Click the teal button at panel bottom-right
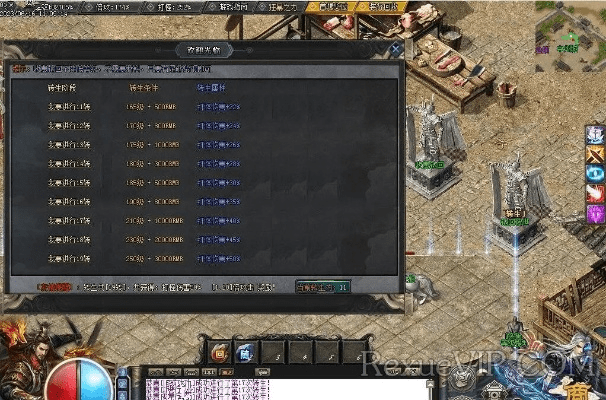The image size is (606, 400). [x=322, y=286]
